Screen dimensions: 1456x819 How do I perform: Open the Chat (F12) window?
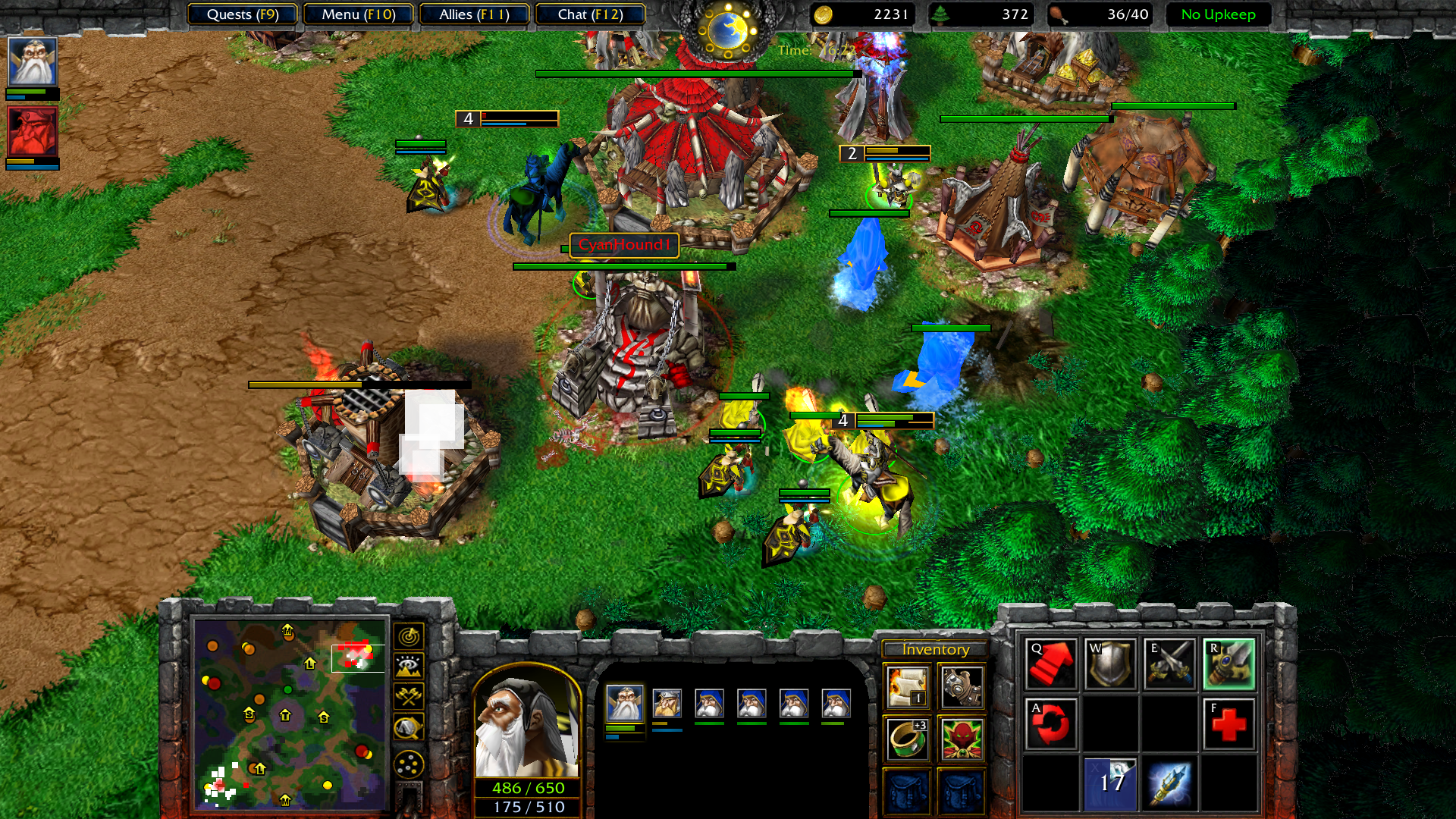(x=590, y=14)
